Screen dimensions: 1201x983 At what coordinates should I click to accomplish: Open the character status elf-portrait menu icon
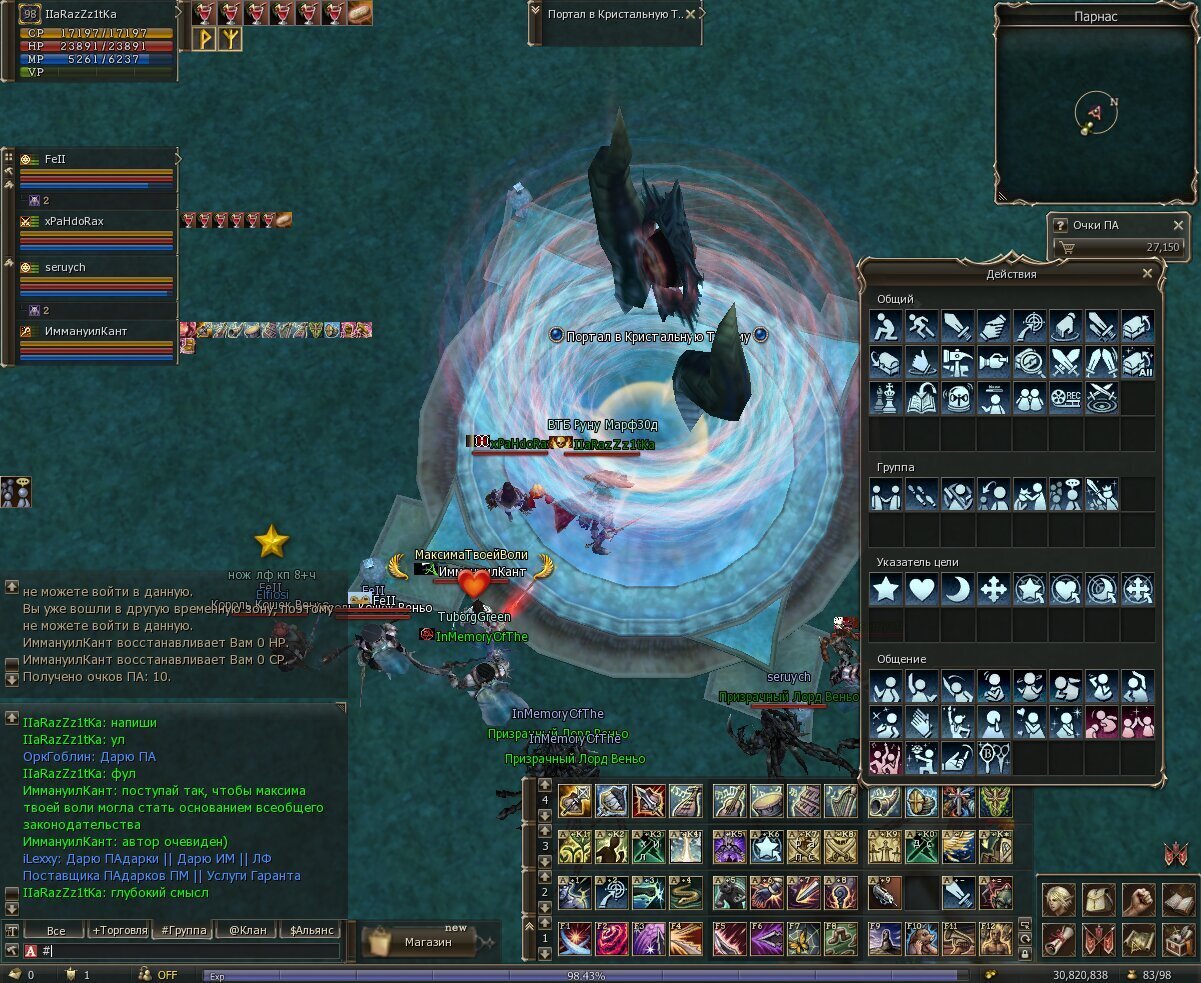point(1059,901)
